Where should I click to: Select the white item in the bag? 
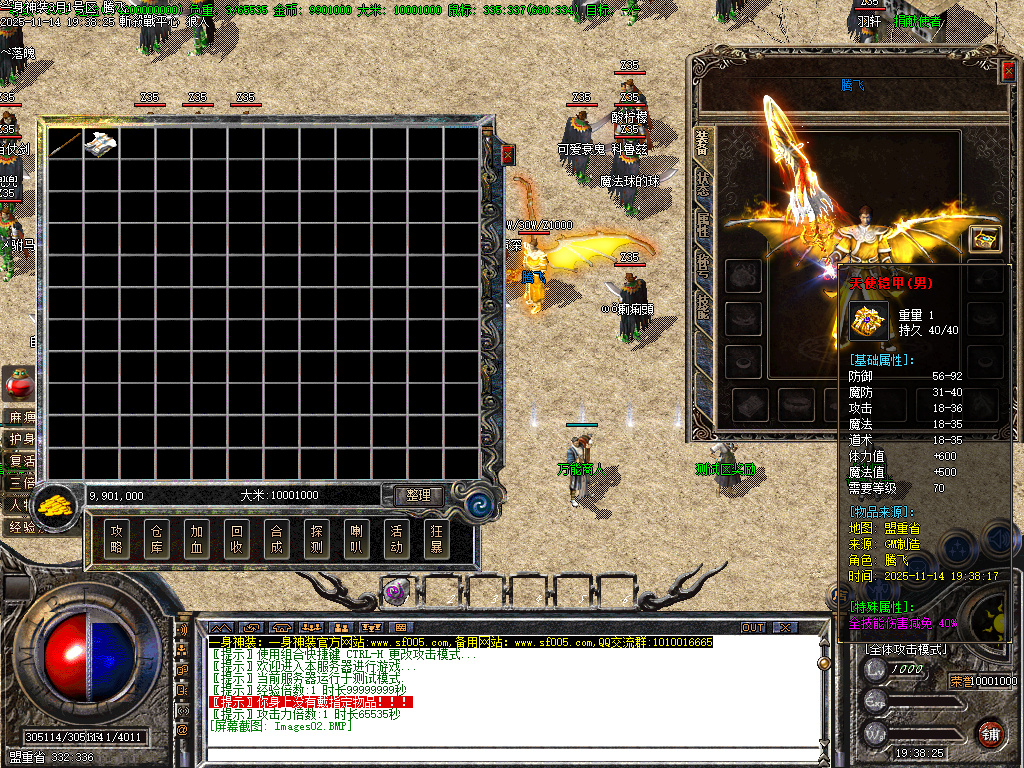[x=101, y=144]
